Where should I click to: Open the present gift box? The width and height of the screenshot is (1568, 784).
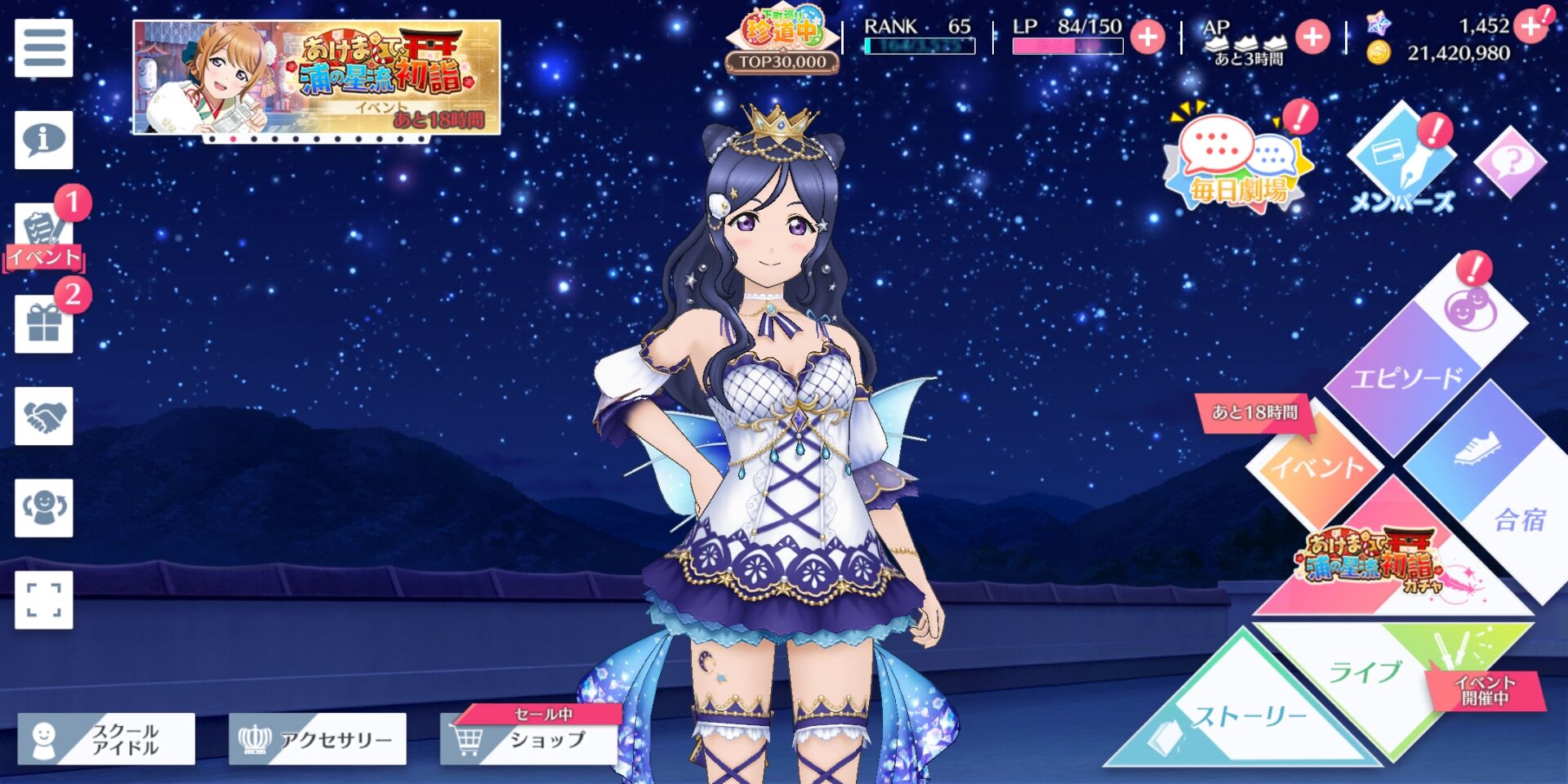pyautogui.click(x=44, y=324)
